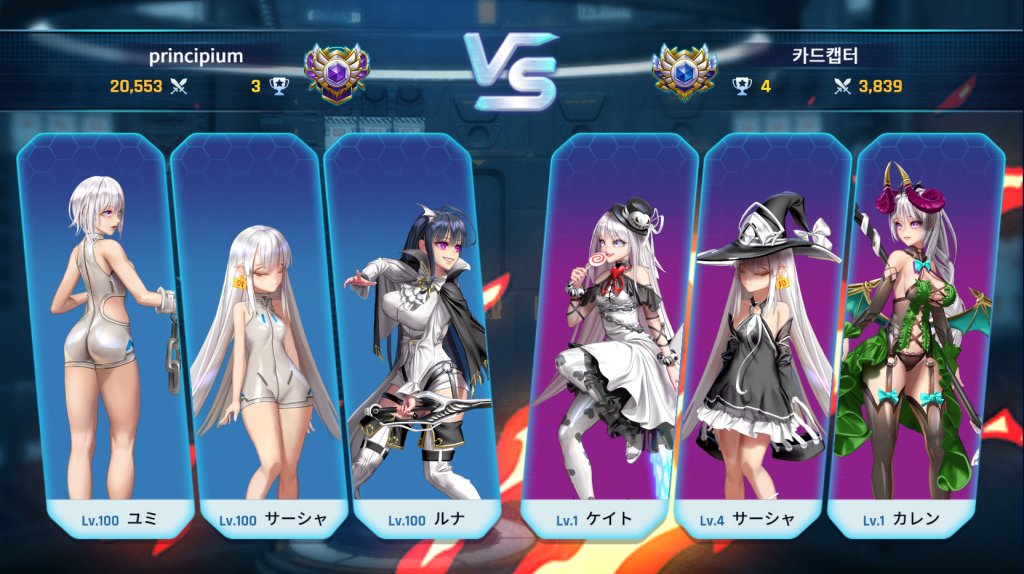1024x574 pixels.
Task: Inspect 카드캡터's rank badge emblem
Action: point(684,73)
